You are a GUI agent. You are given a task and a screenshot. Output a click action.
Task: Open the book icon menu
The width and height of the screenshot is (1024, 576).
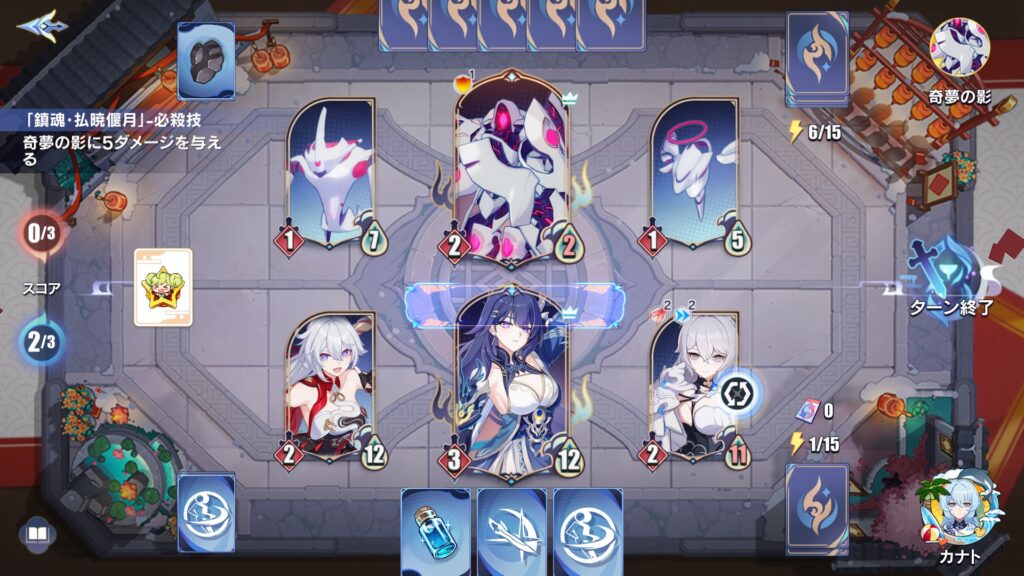[37, 535]
